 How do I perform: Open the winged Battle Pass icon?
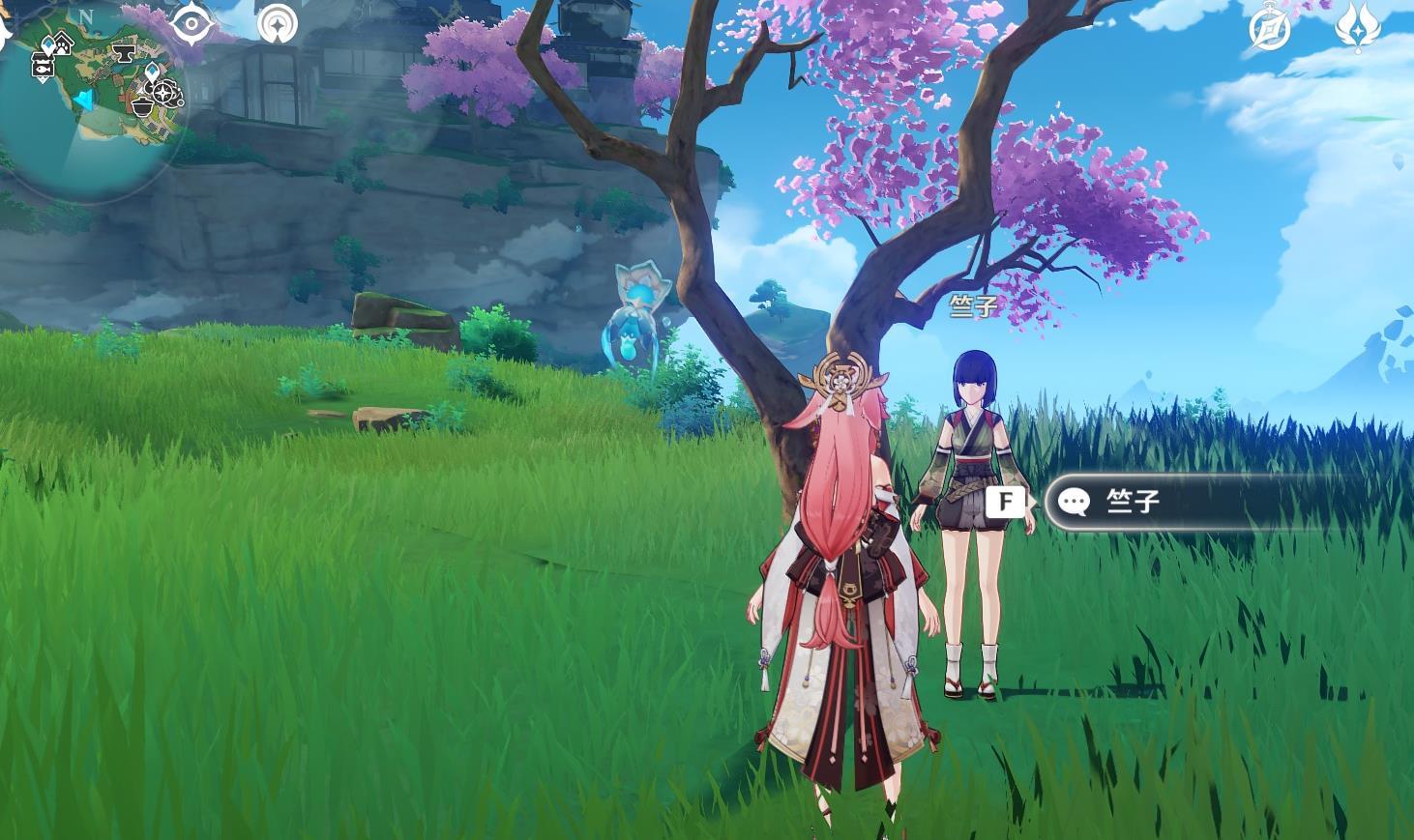click(x=1357, y=26)
